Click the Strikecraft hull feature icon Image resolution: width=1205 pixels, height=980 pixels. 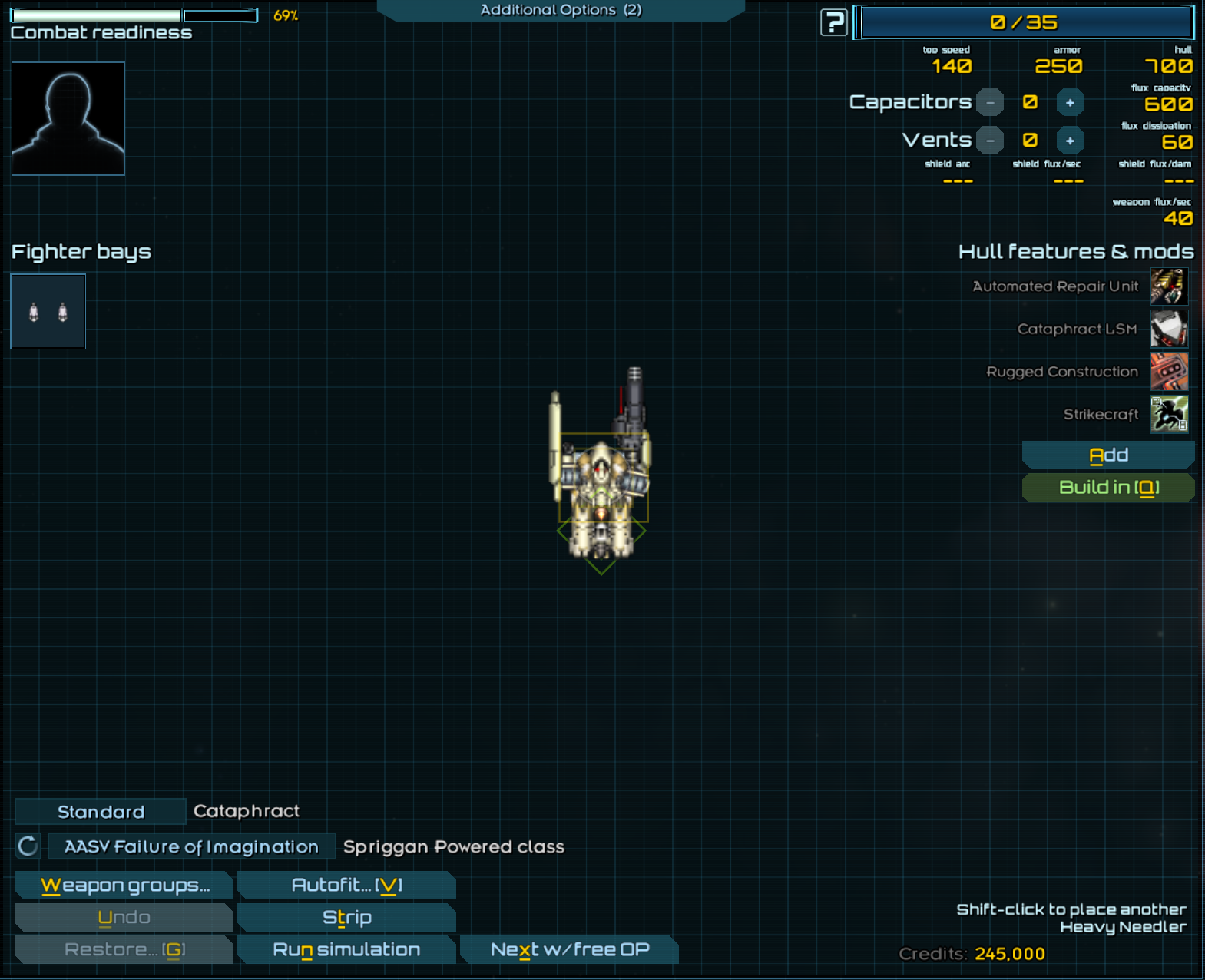(1168, 415)
